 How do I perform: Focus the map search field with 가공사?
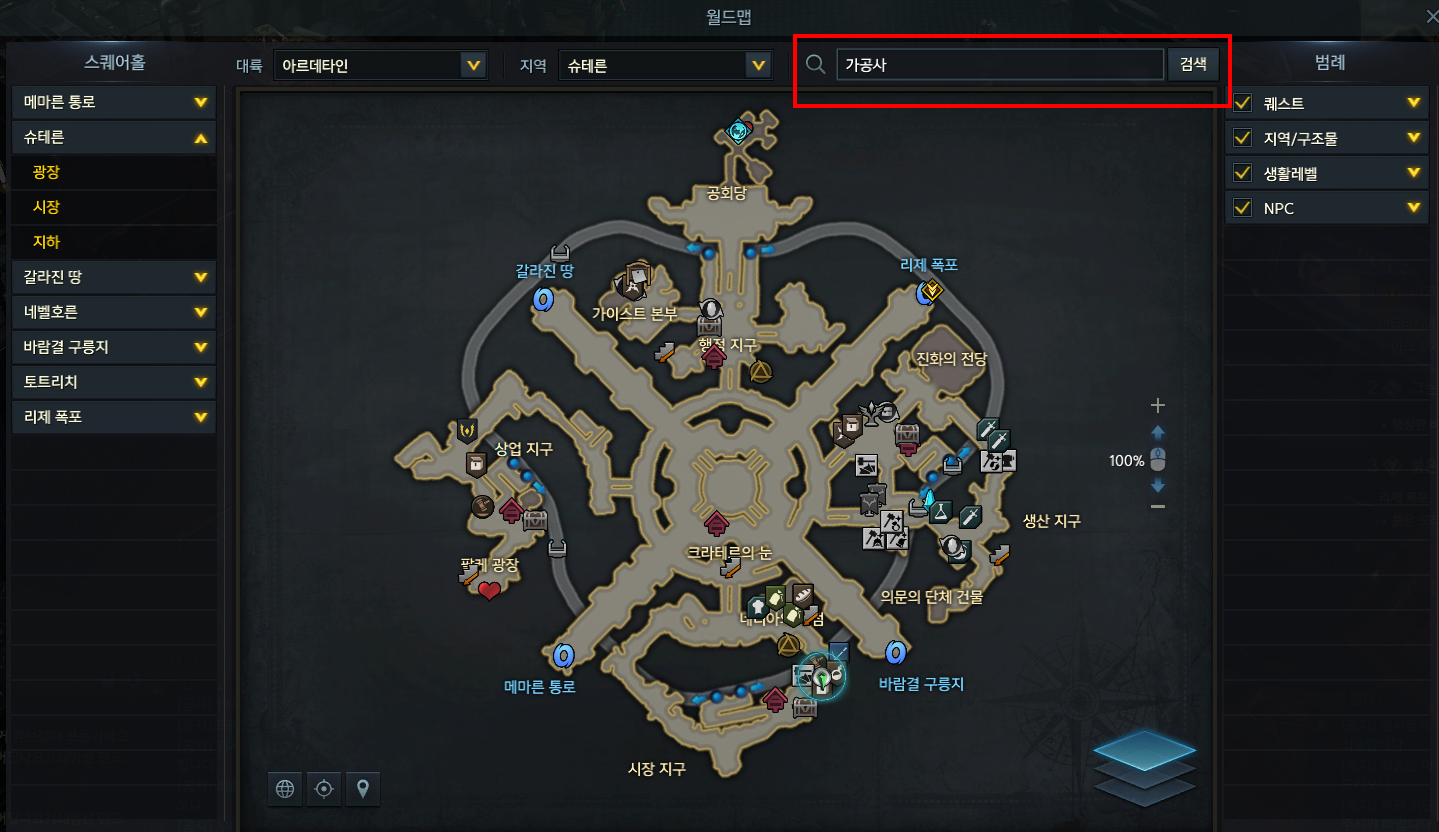tap(999, 65)
